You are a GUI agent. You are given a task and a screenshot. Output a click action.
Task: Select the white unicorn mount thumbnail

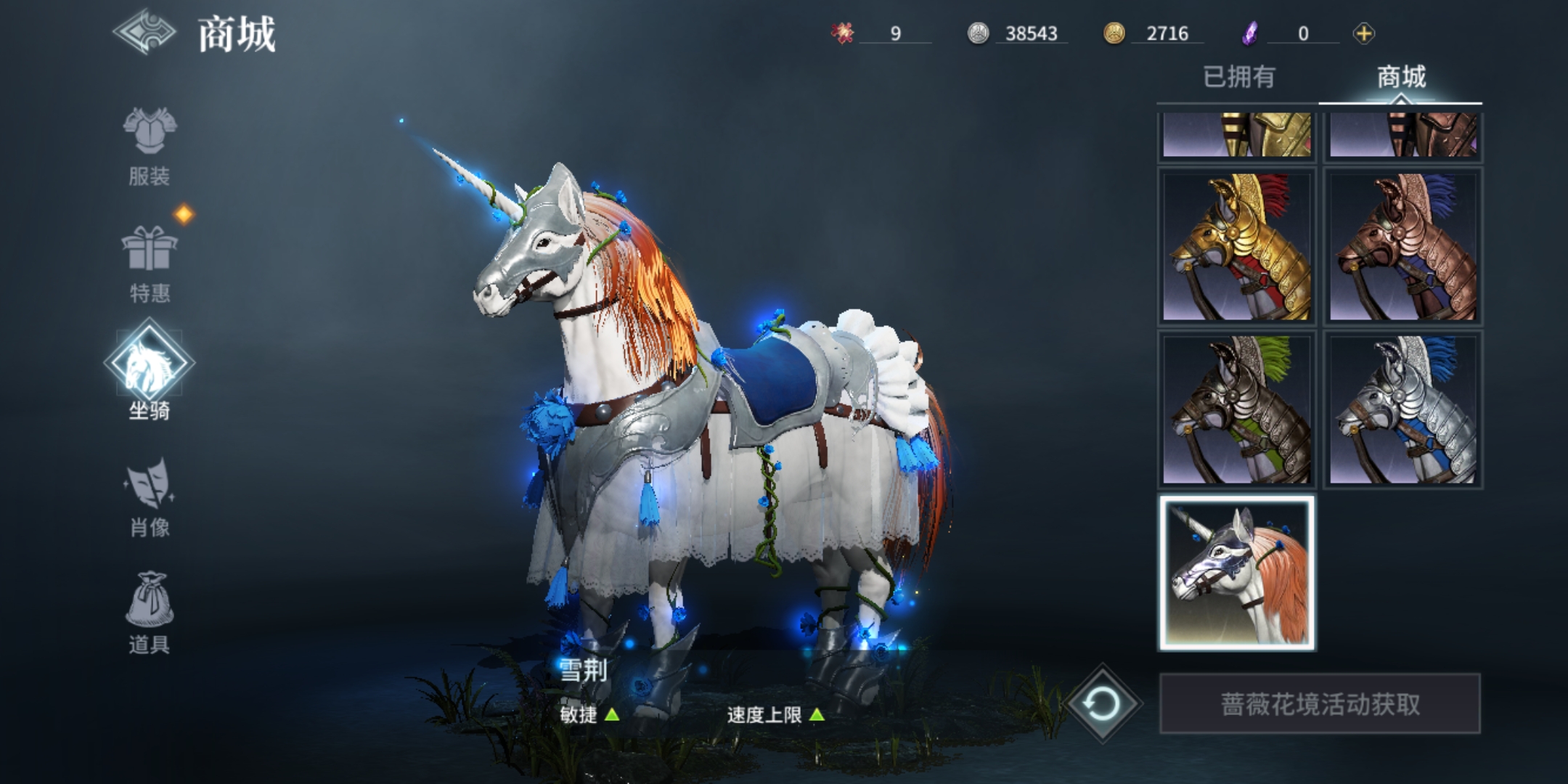(1237, 573)
